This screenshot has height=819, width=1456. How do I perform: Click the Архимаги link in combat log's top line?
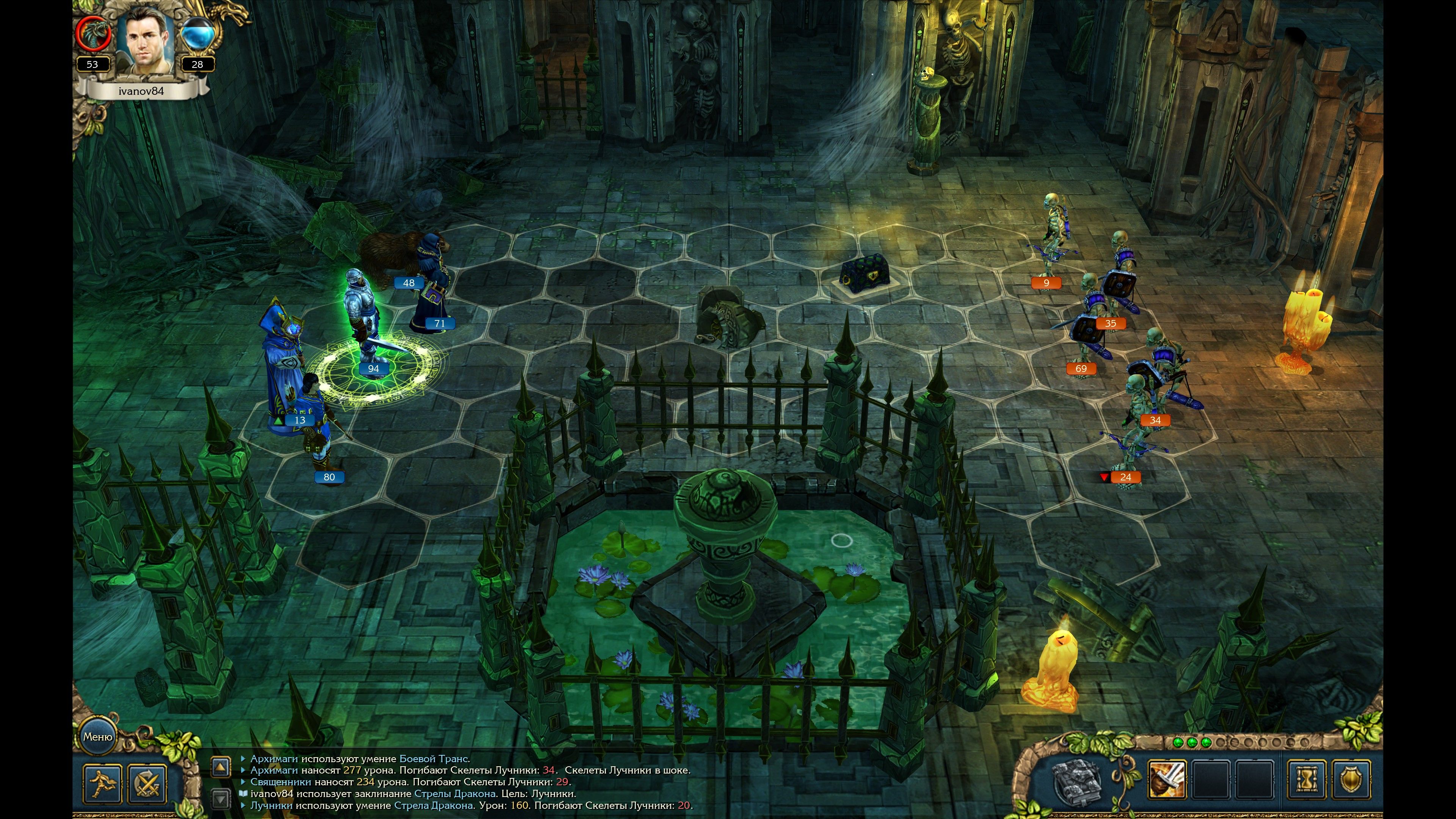(273, 758)
